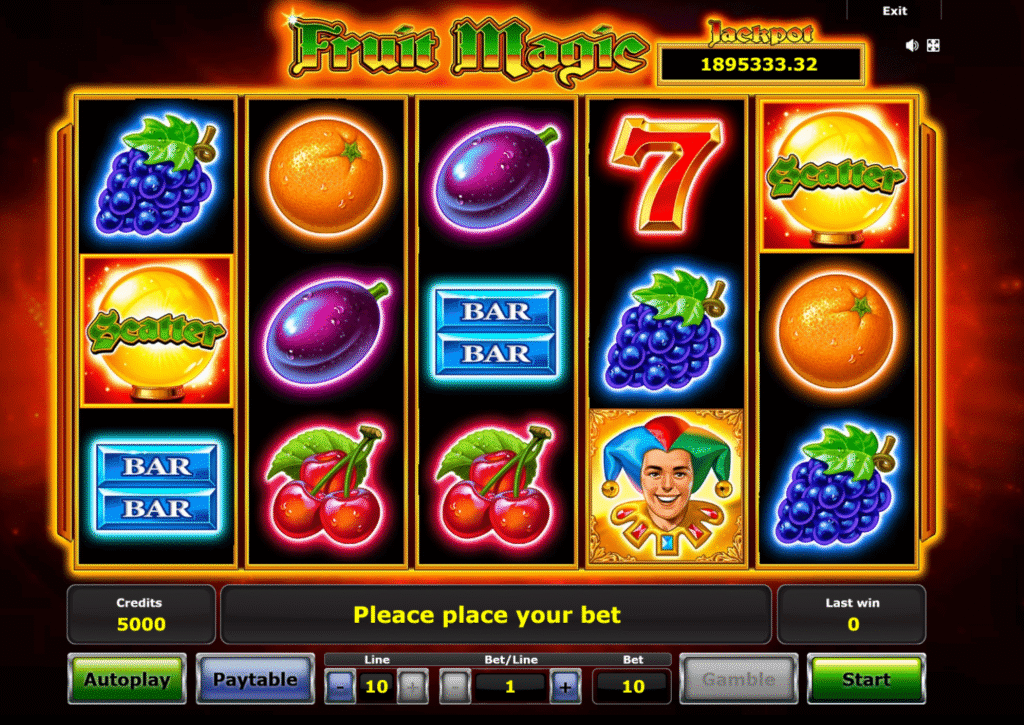The image size is (1024, 725).
Task: Spin the reels with the Start button
Action: [866, 680]
